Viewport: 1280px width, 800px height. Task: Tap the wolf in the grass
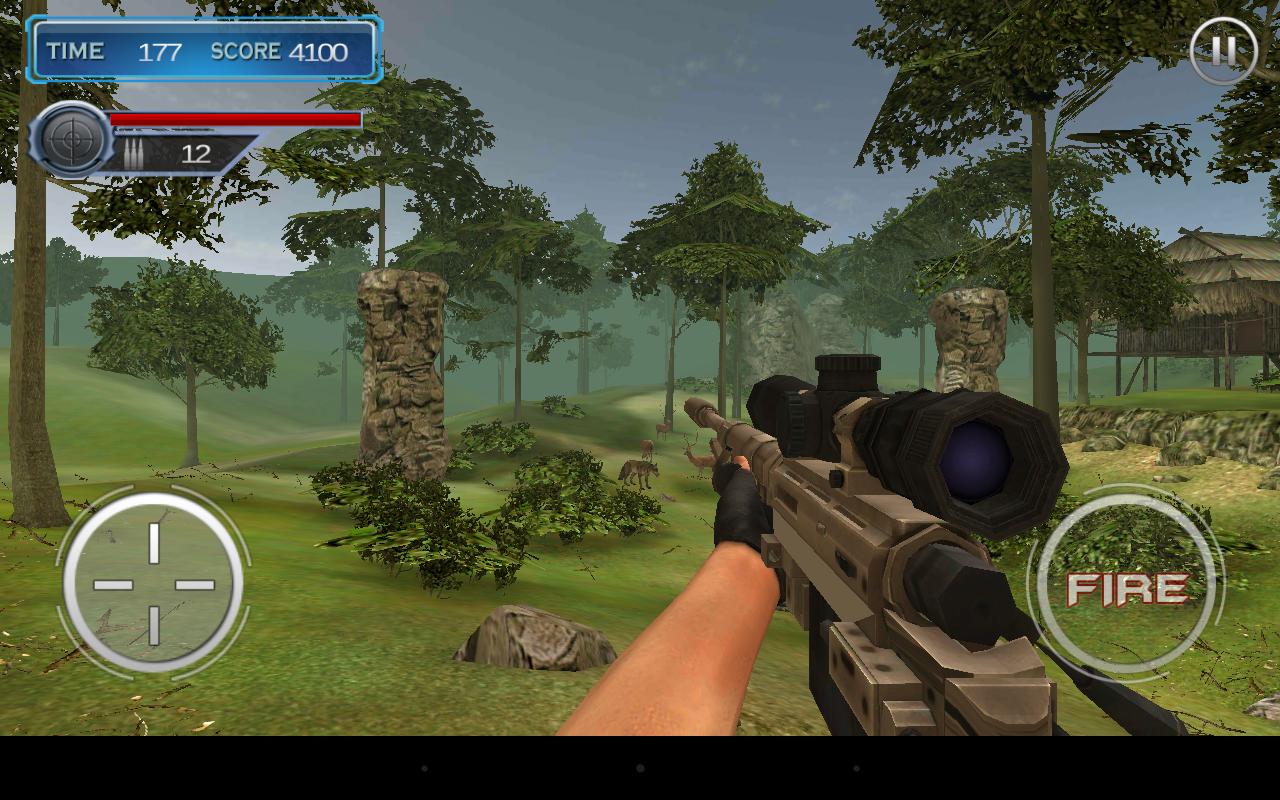(640, 470)
